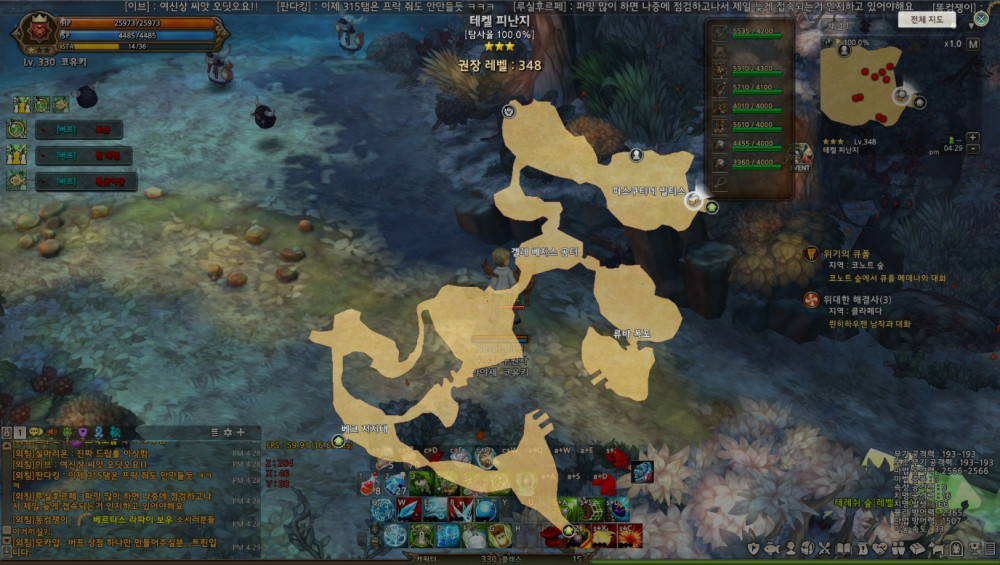
Task: Add a chat tab with the plus icon
Action: point(240,432)
